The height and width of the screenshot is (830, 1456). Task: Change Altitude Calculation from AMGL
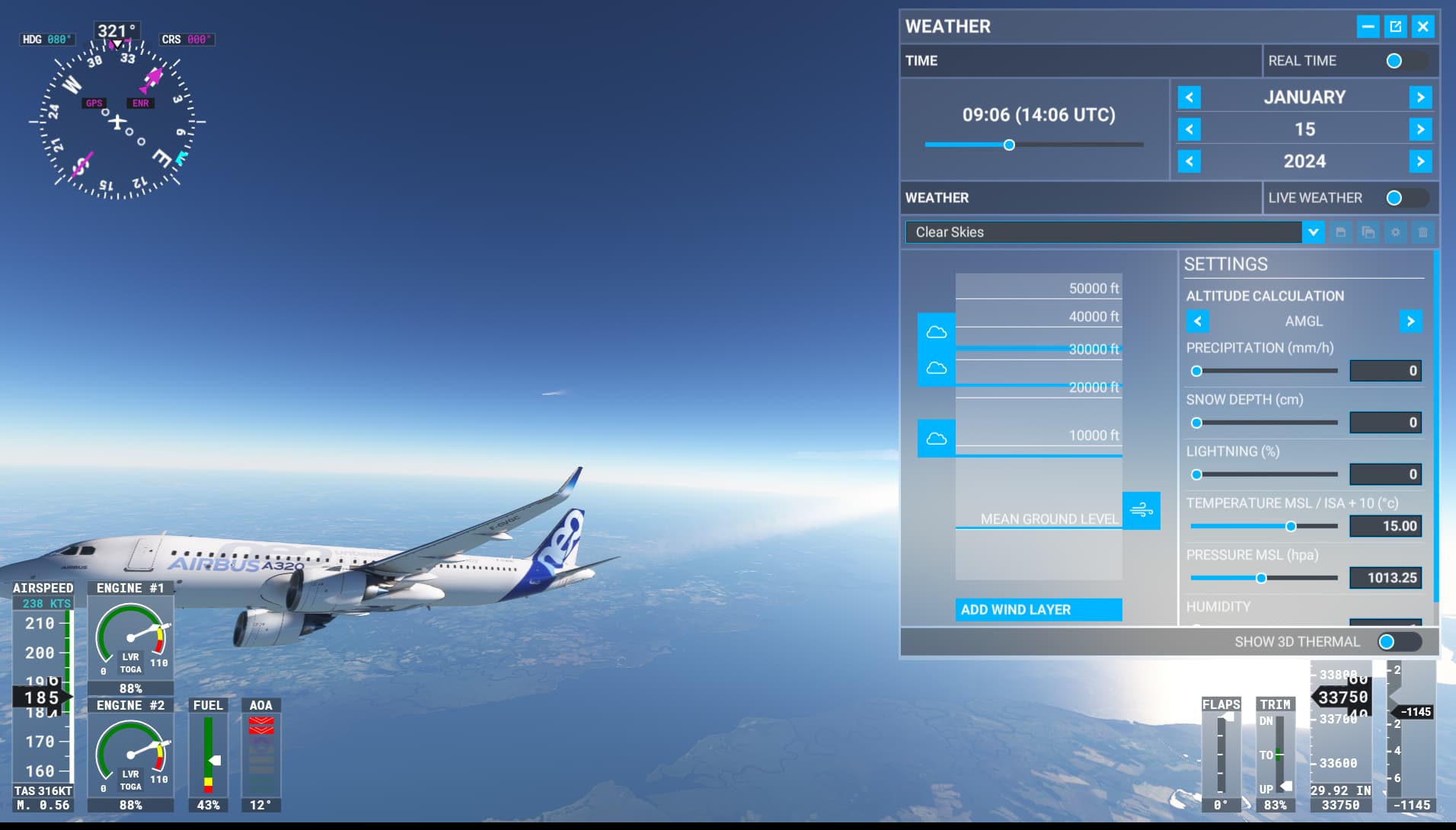[x=1410, y=321]
